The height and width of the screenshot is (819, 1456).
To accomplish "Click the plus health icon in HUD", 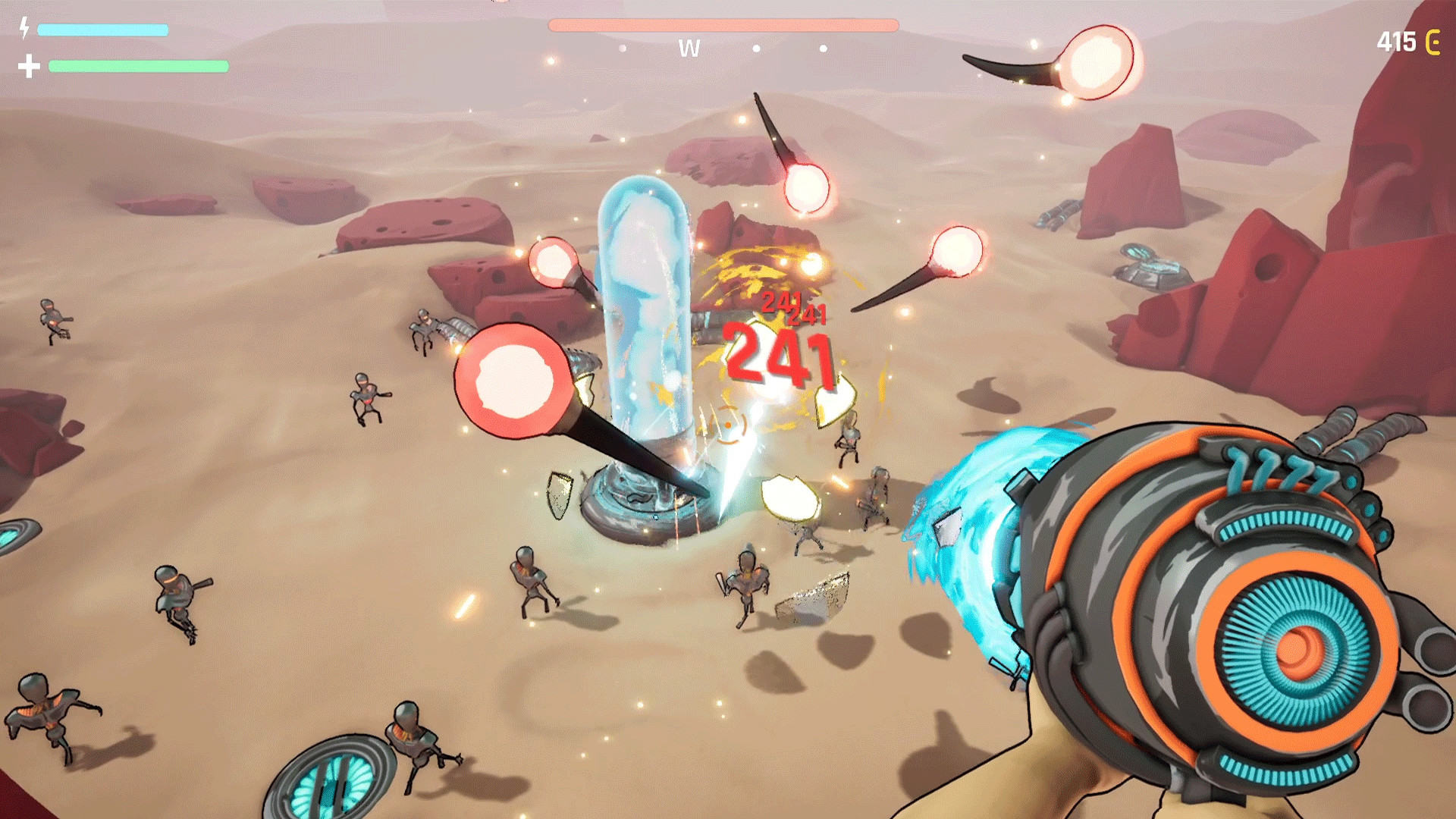I will point(27,66).
